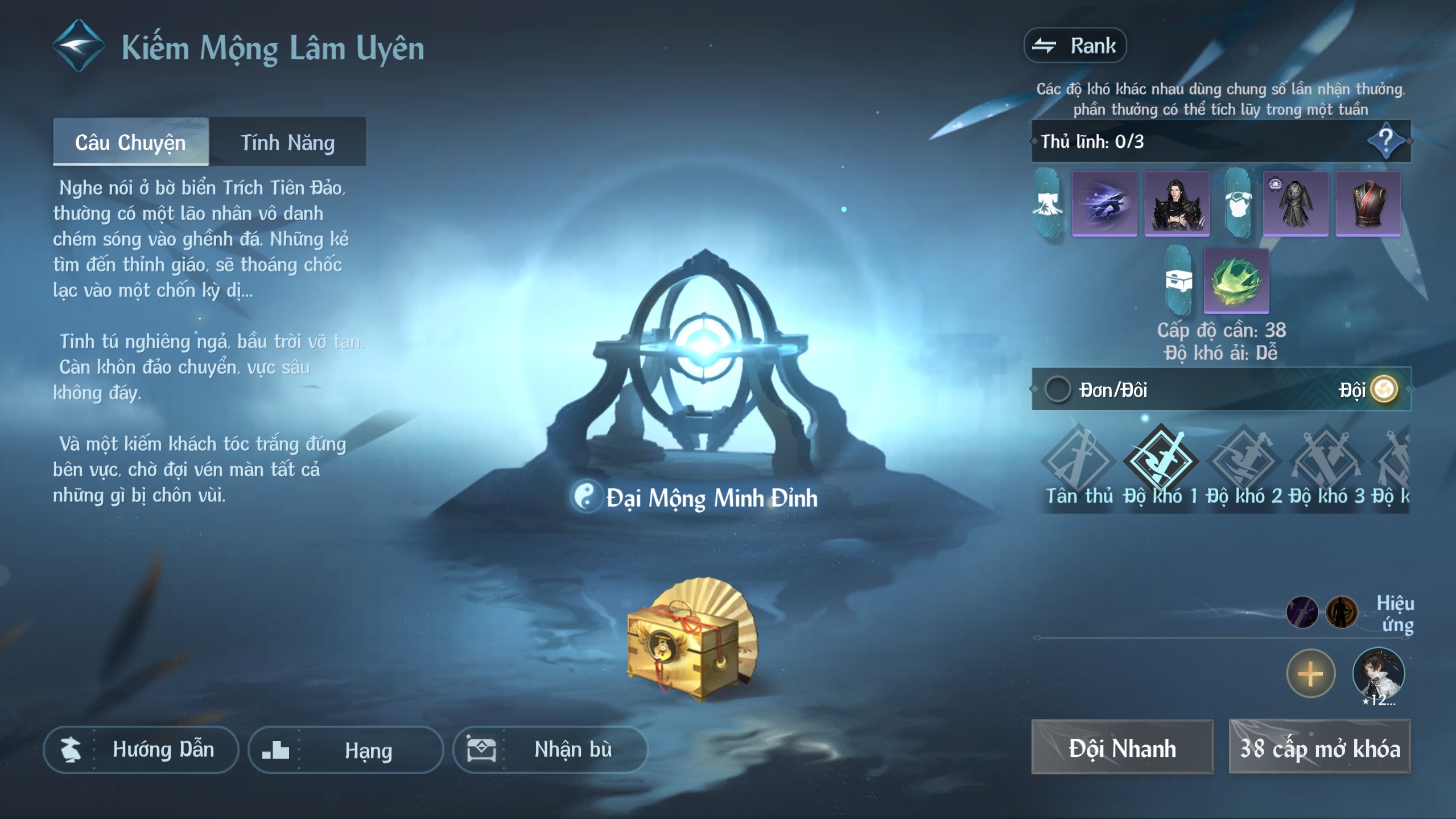Click the player character portrait
1456x819 pixels.
(x=1378, y=674)
